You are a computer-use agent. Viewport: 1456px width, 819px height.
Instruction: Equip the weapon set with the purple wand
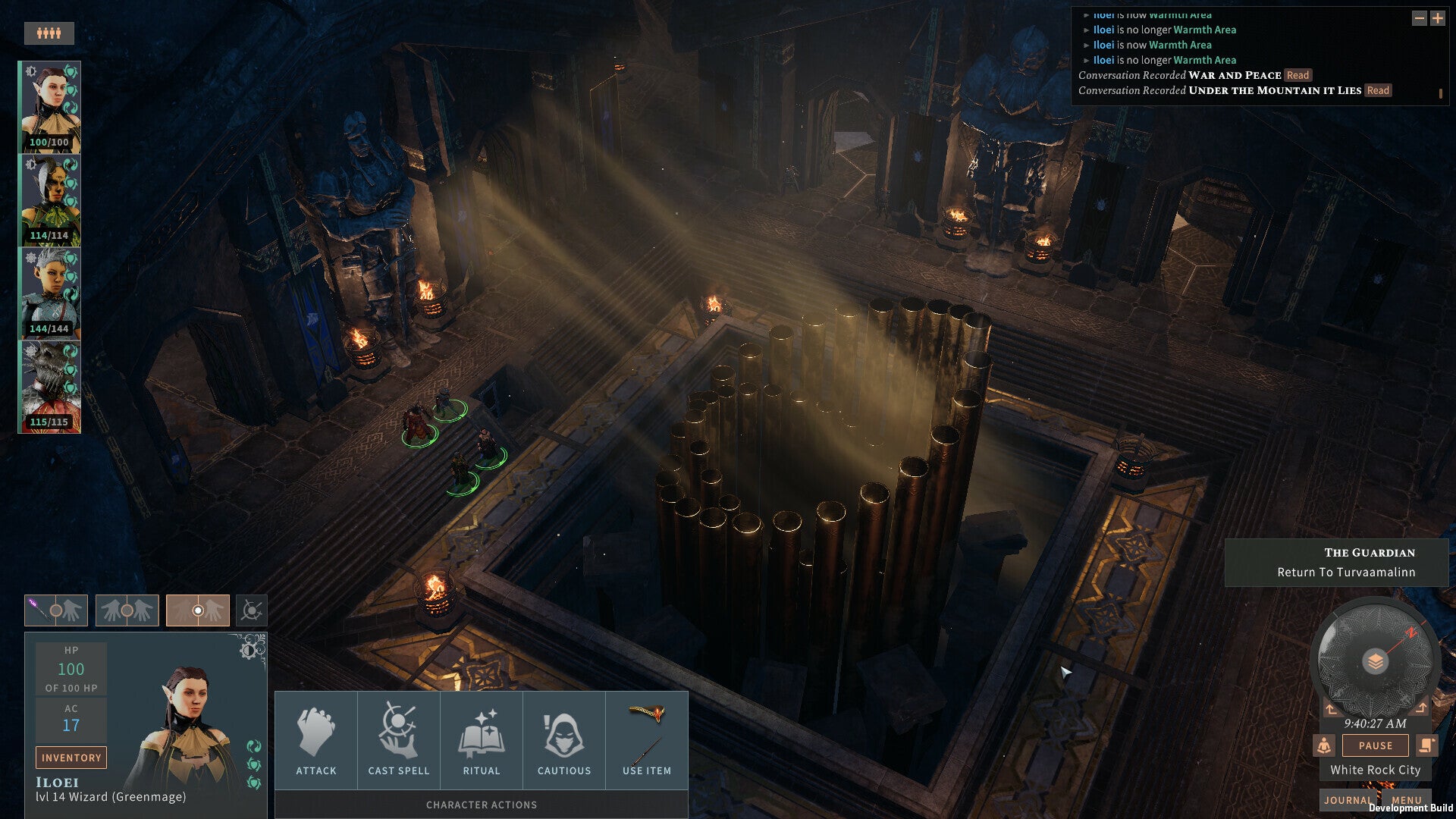click(x=56, y=610)
